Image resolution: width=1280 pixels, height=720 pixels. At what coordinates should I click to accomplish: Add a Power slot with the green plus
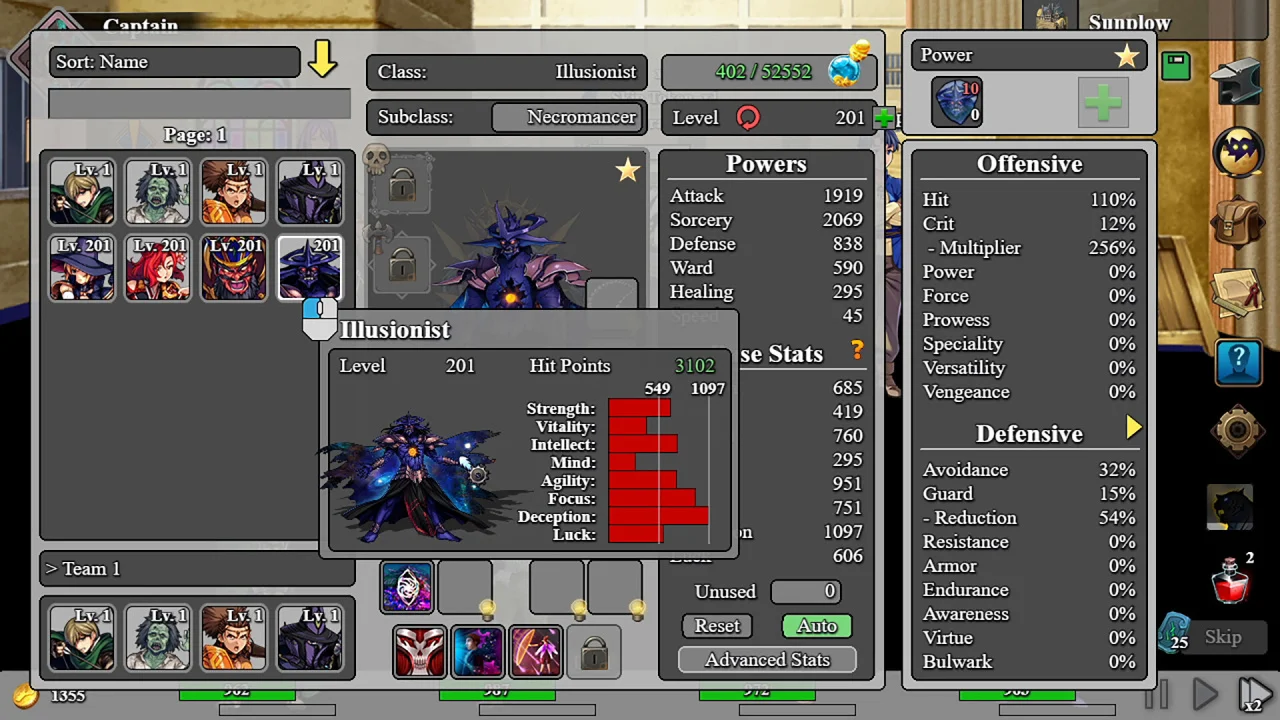[x=1103, y=103]
